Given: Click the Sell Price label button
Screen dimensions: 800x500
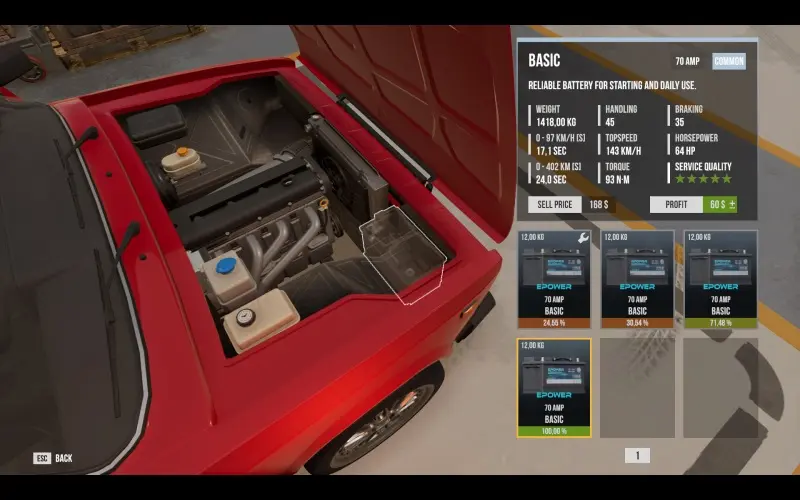Looking at the screenshot, I should 555,205.
